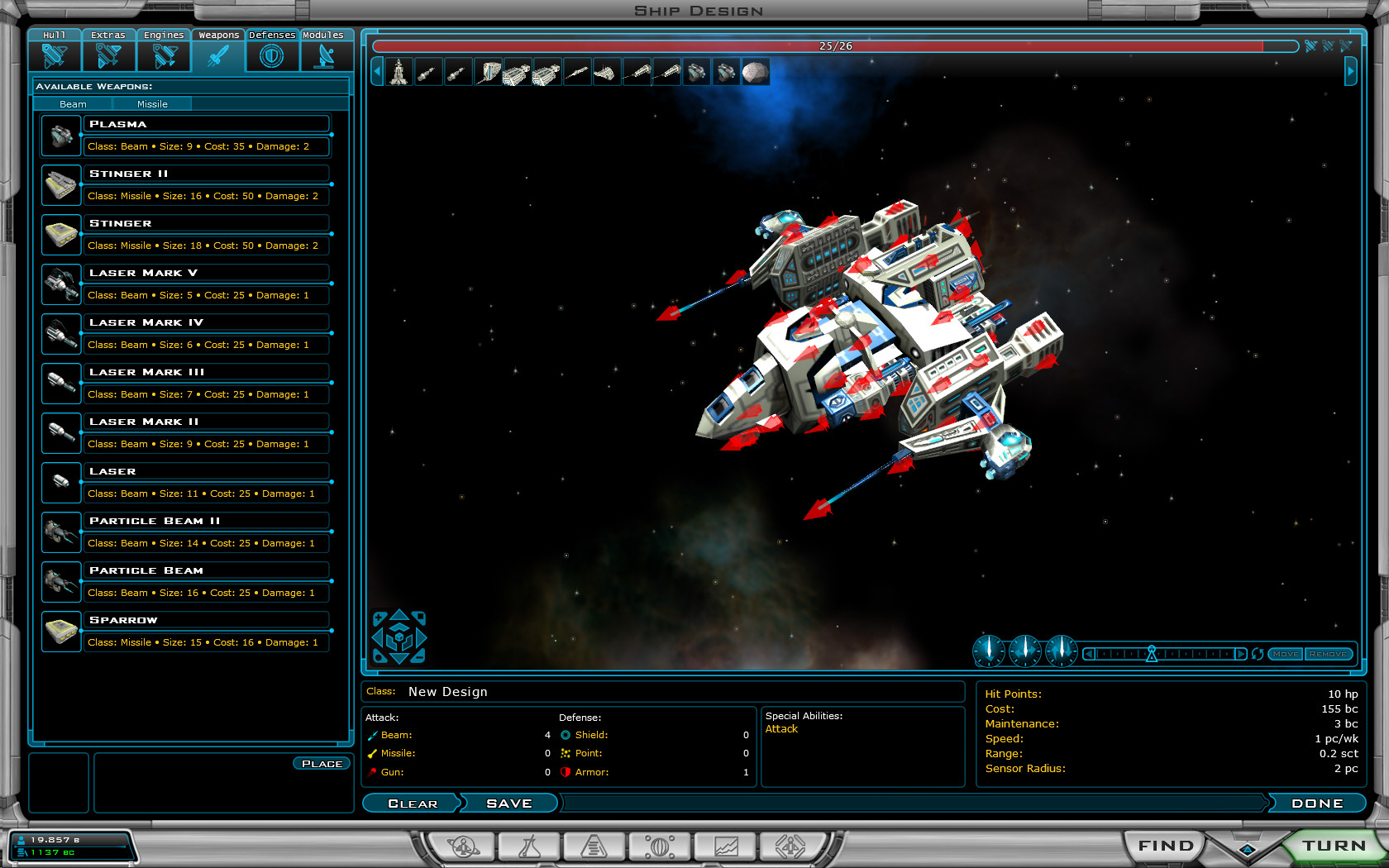Viewport: 1389px width, 868px height.
Task: Show the Defenses tab
Action: pos(272,50)
